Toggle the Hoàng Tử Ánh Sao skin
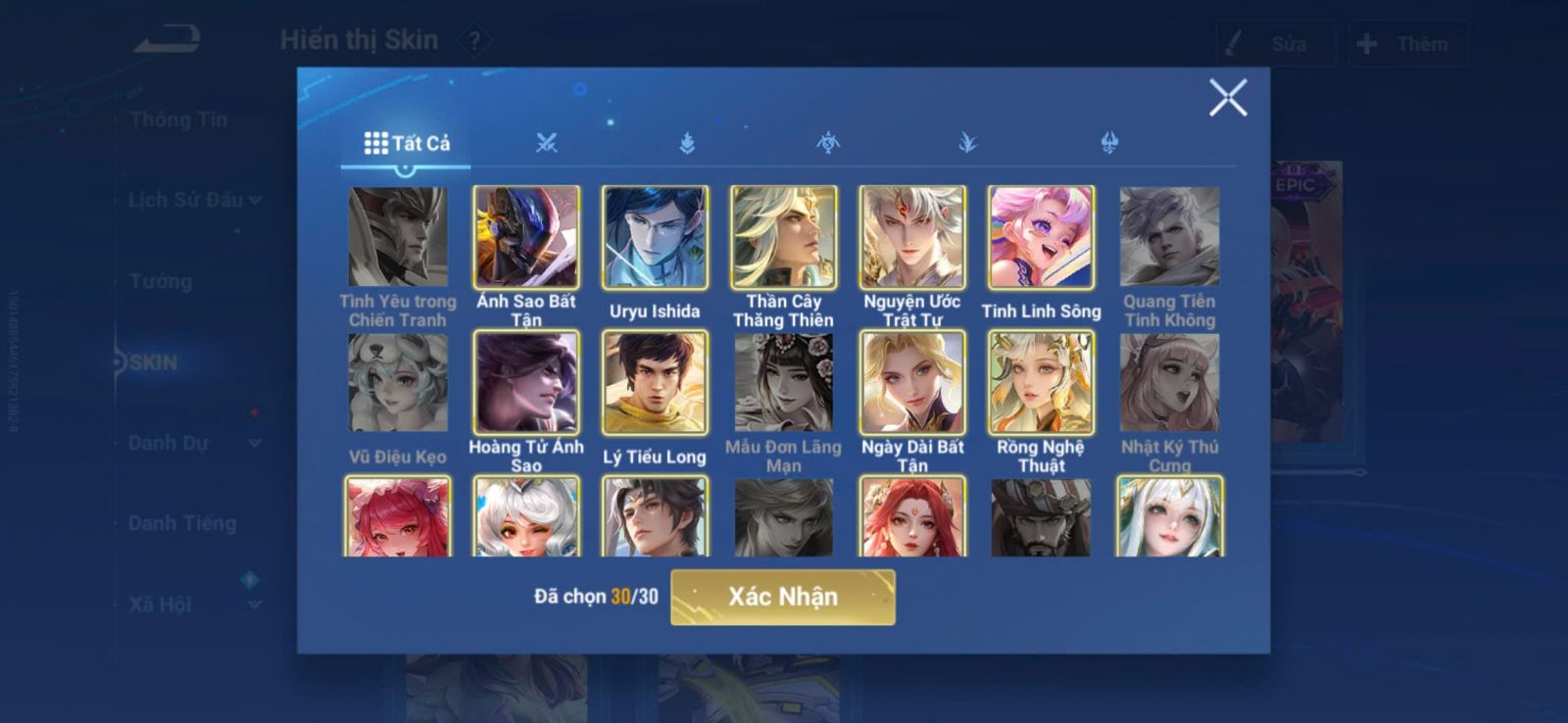 pyautogui.click(x=526, y=383)
